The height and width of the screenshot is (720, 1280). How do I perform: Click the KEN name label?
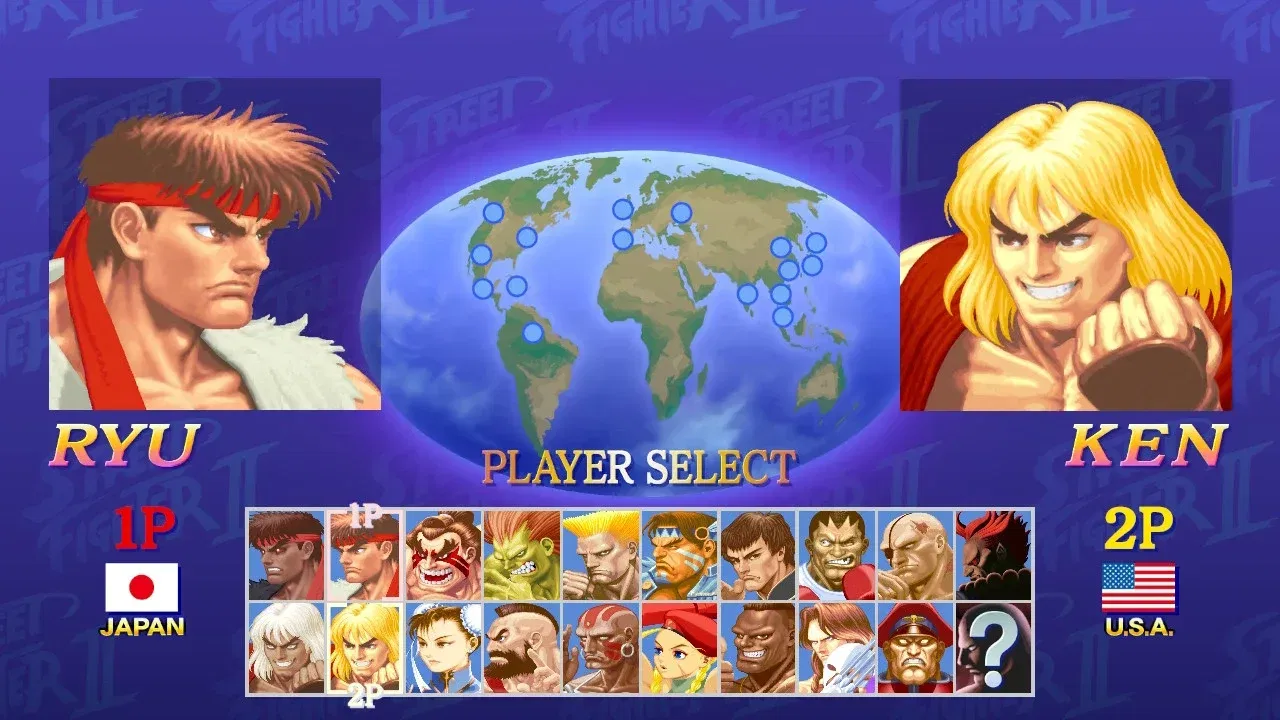click(x=1148, y=444)
